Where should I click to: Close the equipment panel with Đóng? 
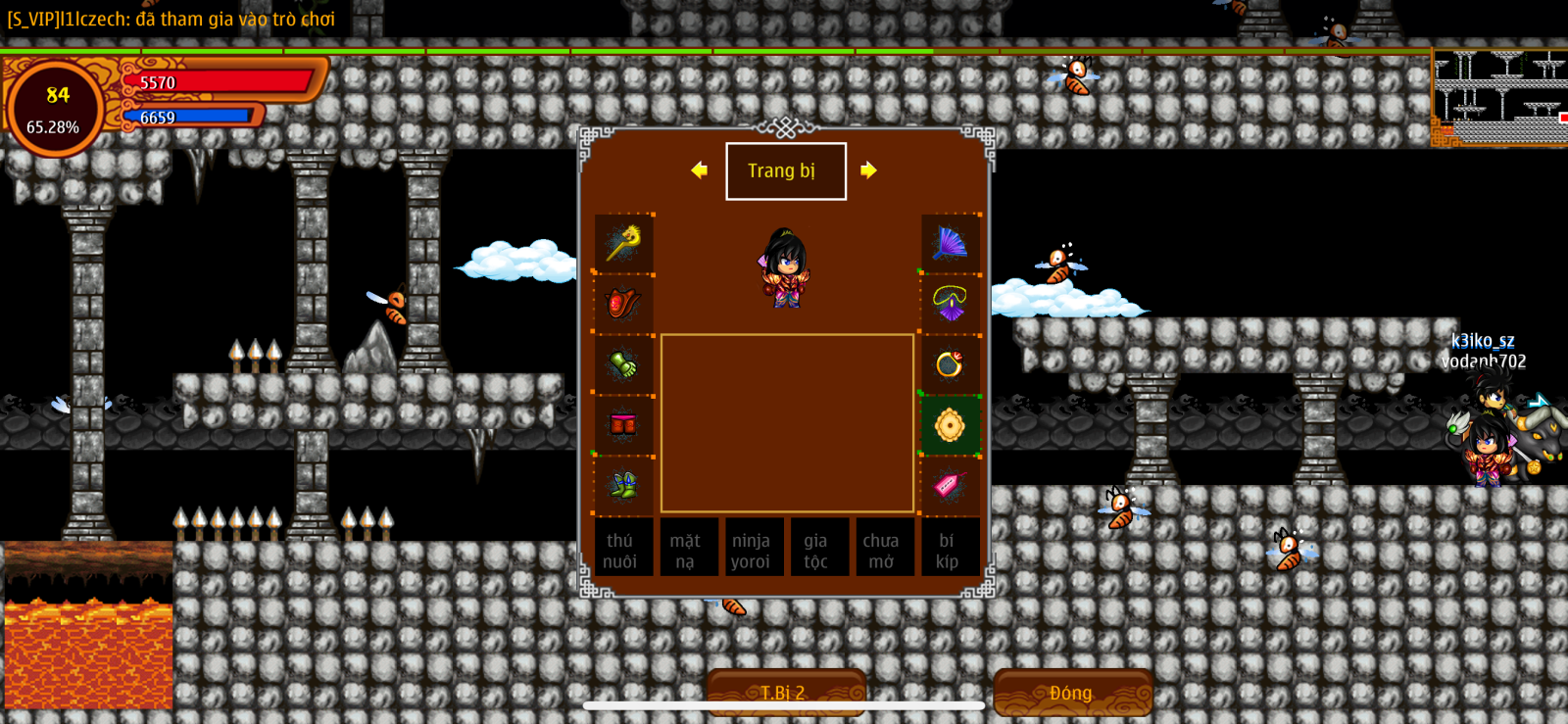pyautogui.click(x=1071, y=692)
